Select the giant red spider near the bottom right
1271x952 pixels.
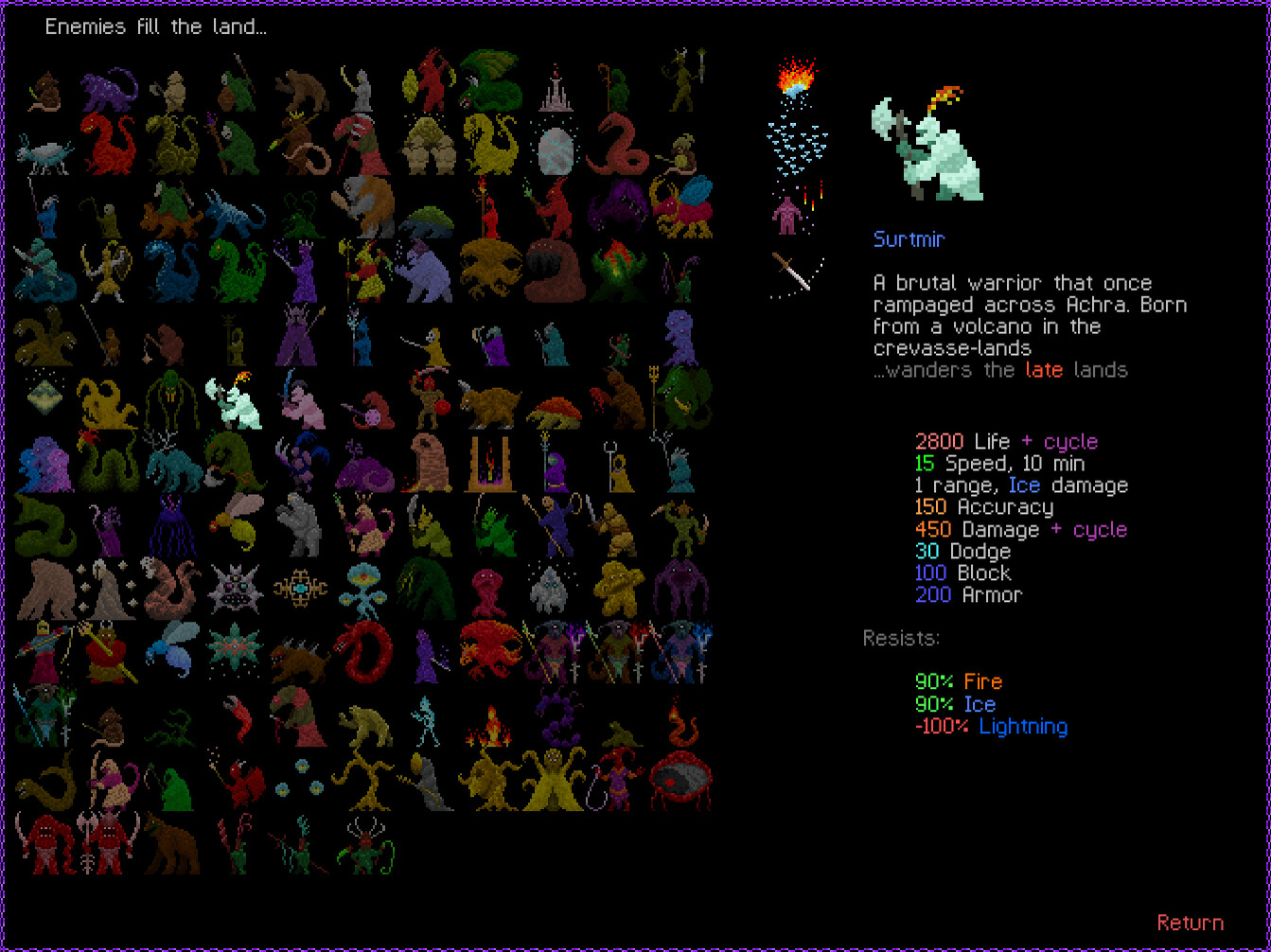[x=680, y=781]
